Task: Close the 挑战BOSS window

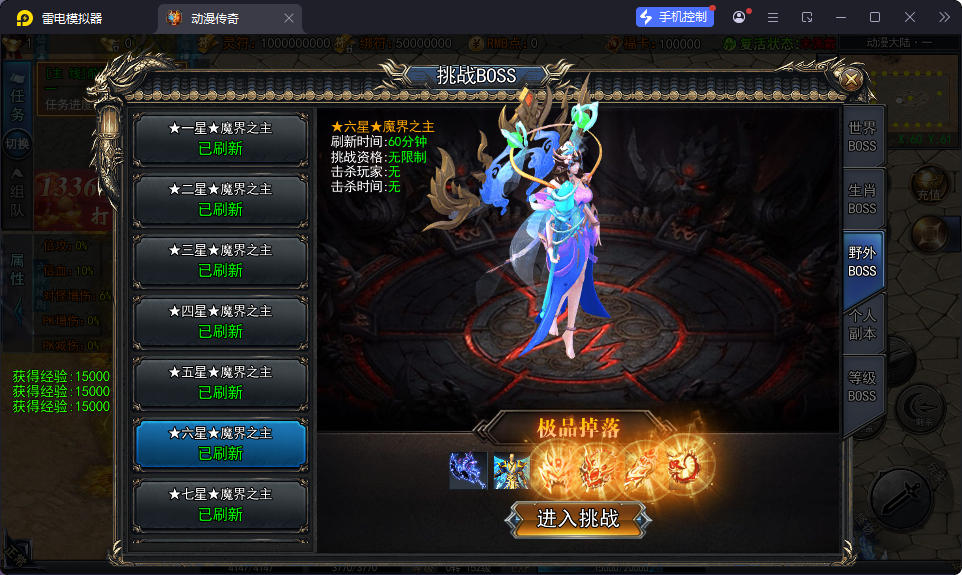Action: pos(851,80)
